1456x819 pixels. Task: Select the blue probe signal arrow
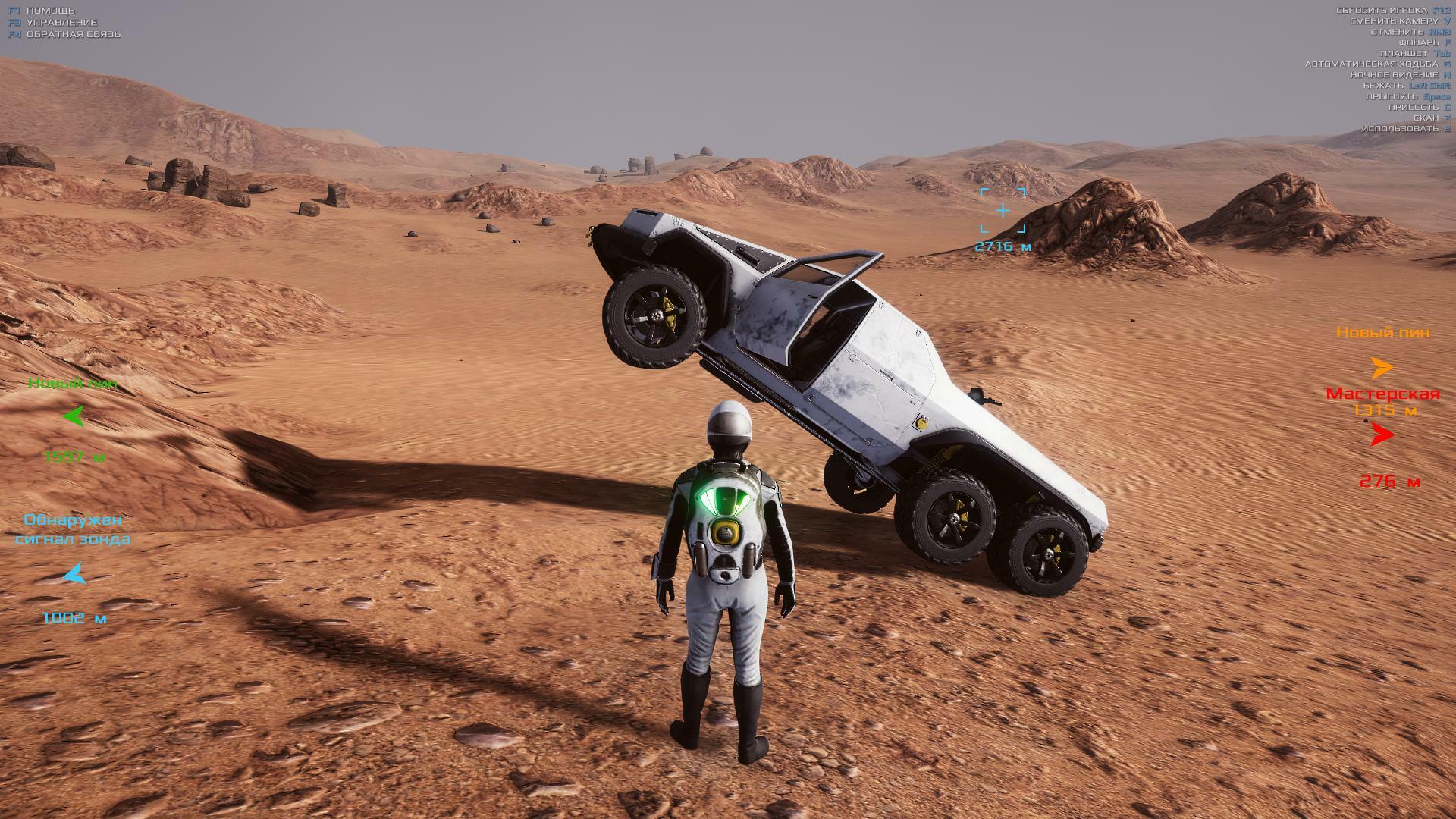[x=74, y=575]
